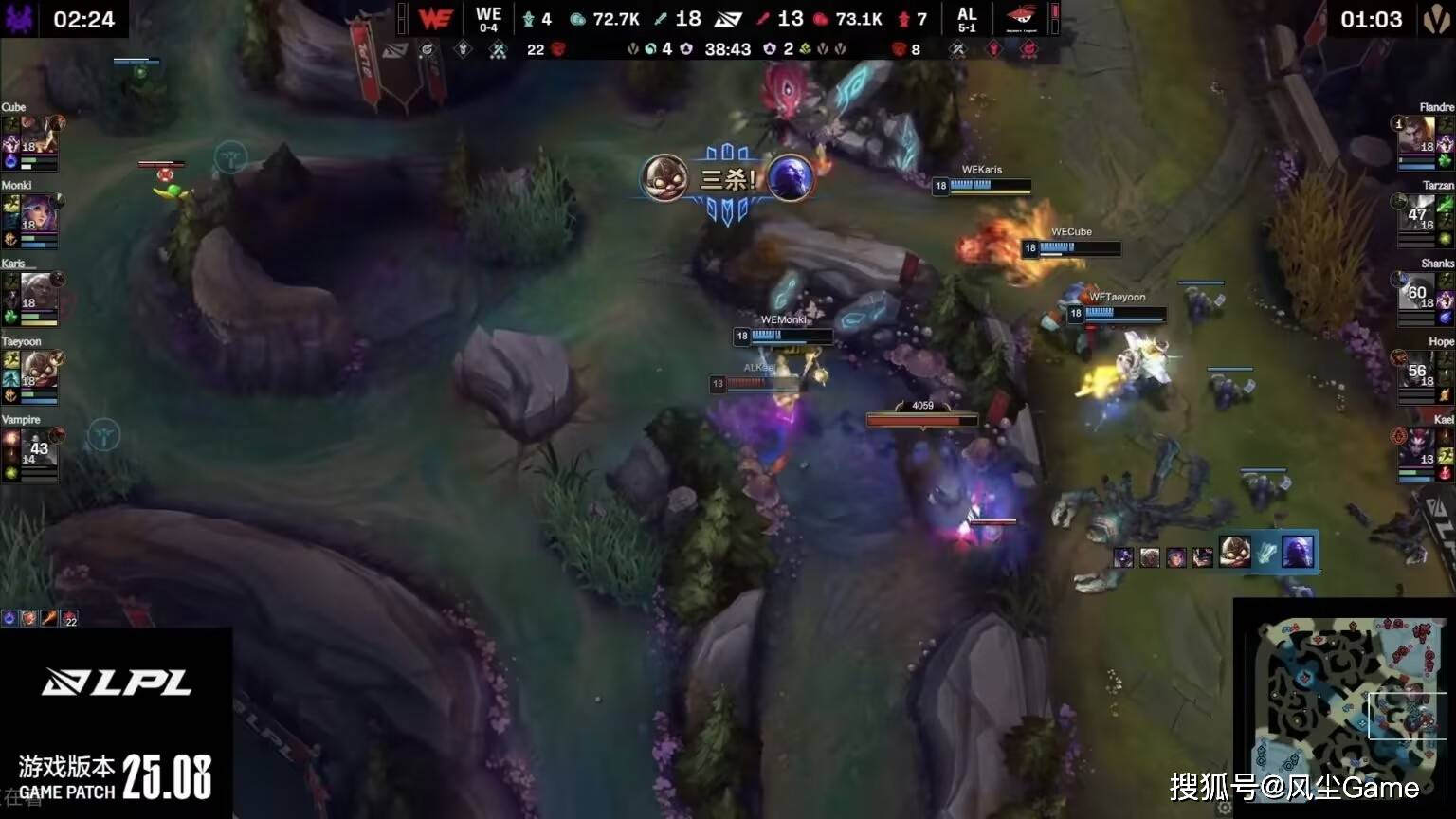Select Flandre's champion portrait
Viewport: 1456px width, 819px height.
(x=1416, y=135)
